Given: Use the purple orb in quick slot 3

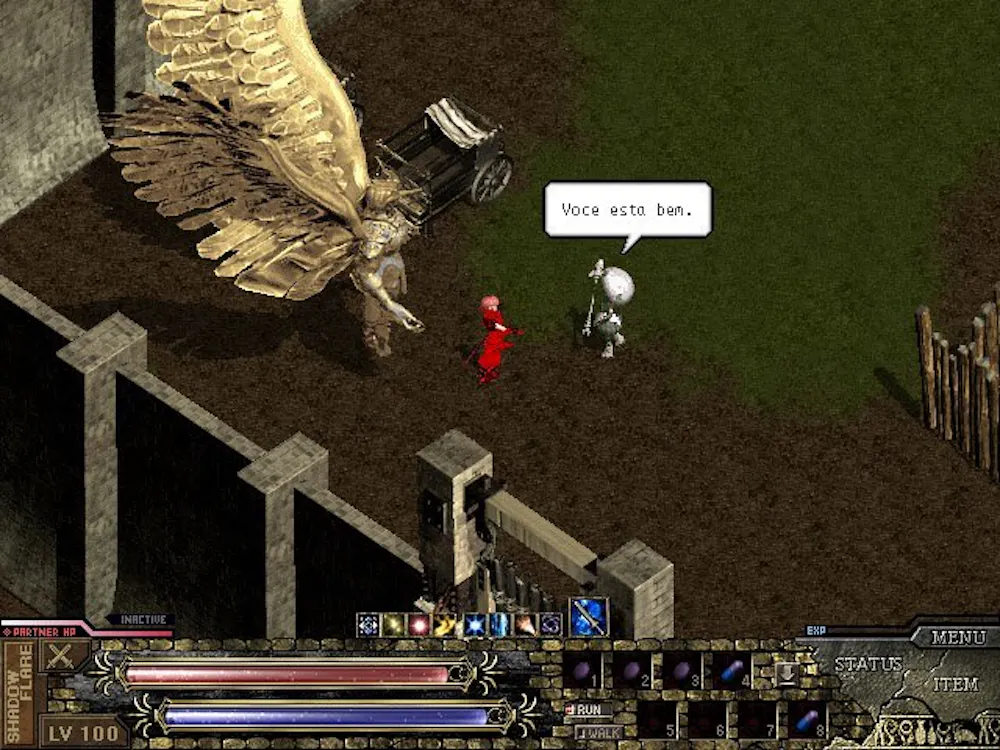Looking at the screenshot, I should tap(682, 670).
